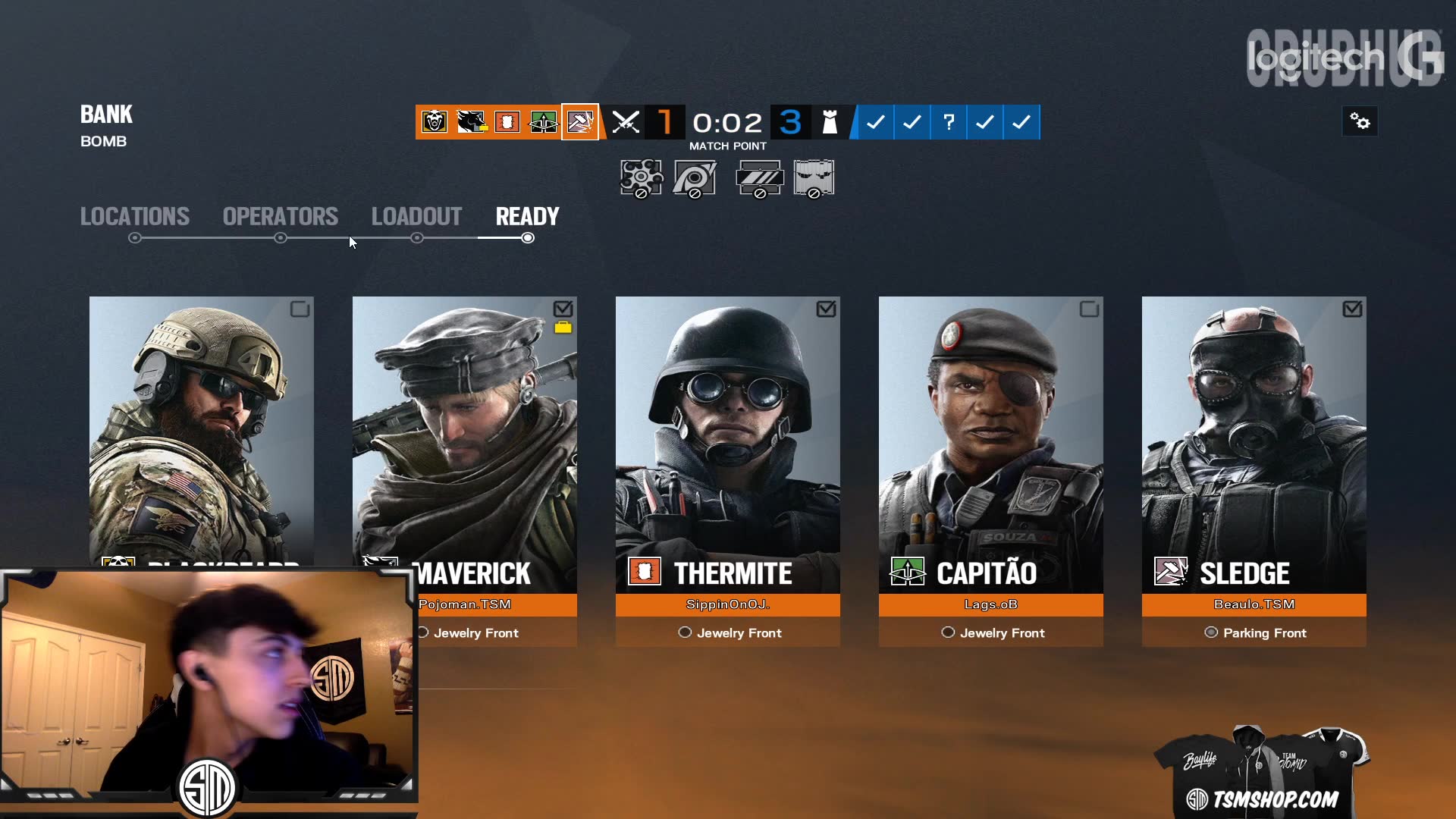Screen dimensions: 1456x819
Task: Click the Thermite icon in the top bar
Action: 507,122
